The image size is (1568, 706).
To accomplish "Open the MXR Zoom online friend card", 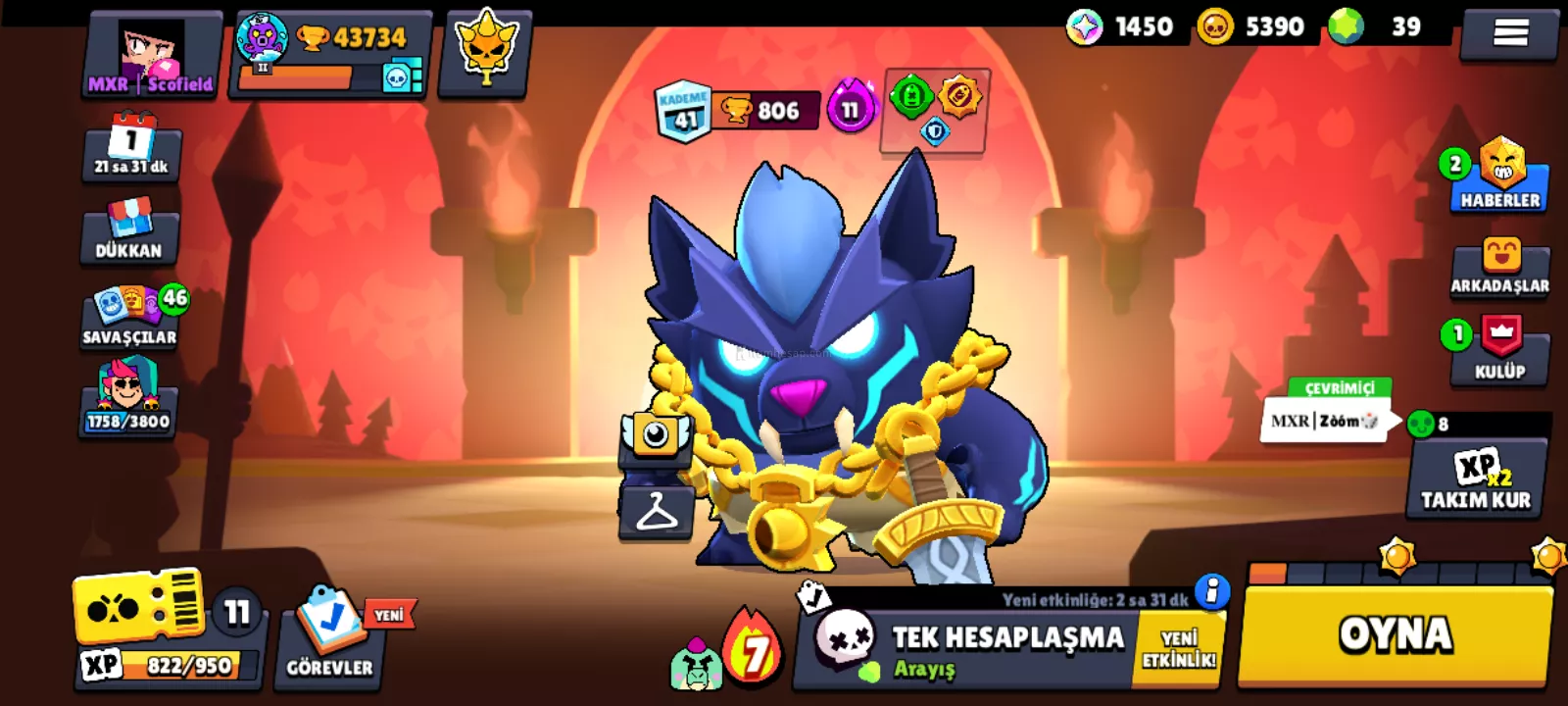I will [x=1324, y=421].
